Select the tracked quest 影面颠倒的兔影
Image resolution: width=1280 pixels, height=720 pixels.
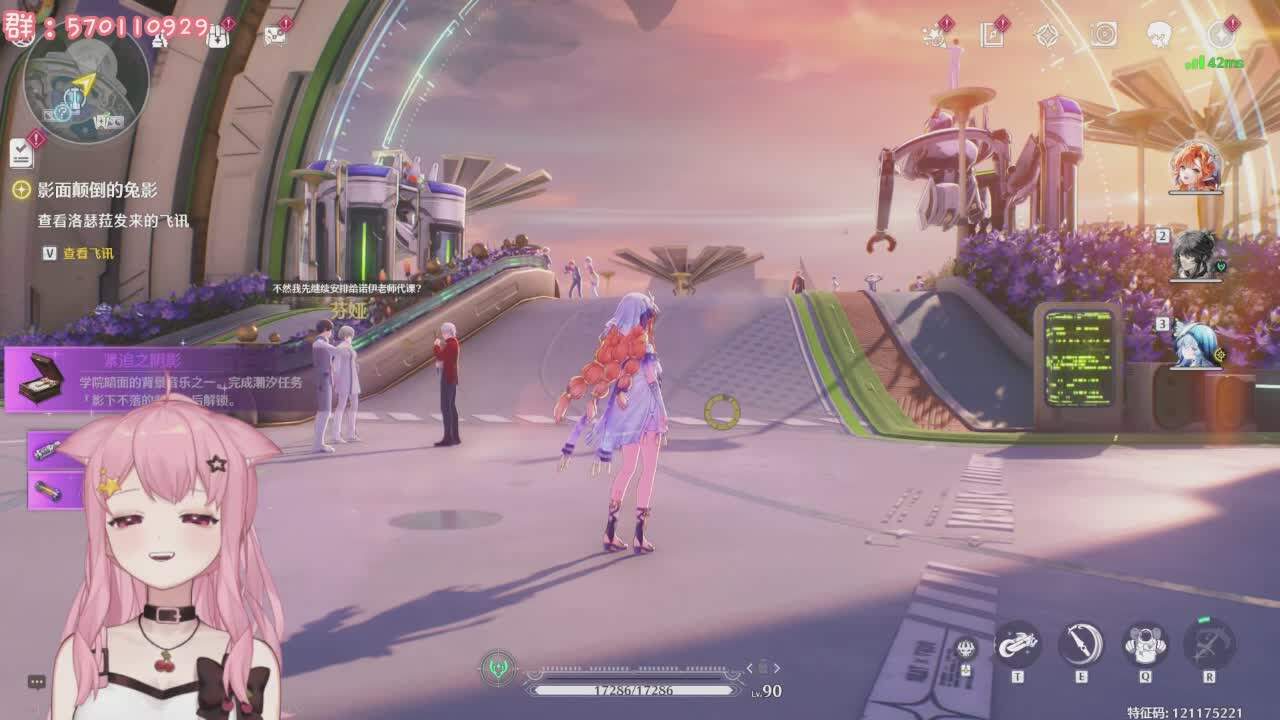98,190
